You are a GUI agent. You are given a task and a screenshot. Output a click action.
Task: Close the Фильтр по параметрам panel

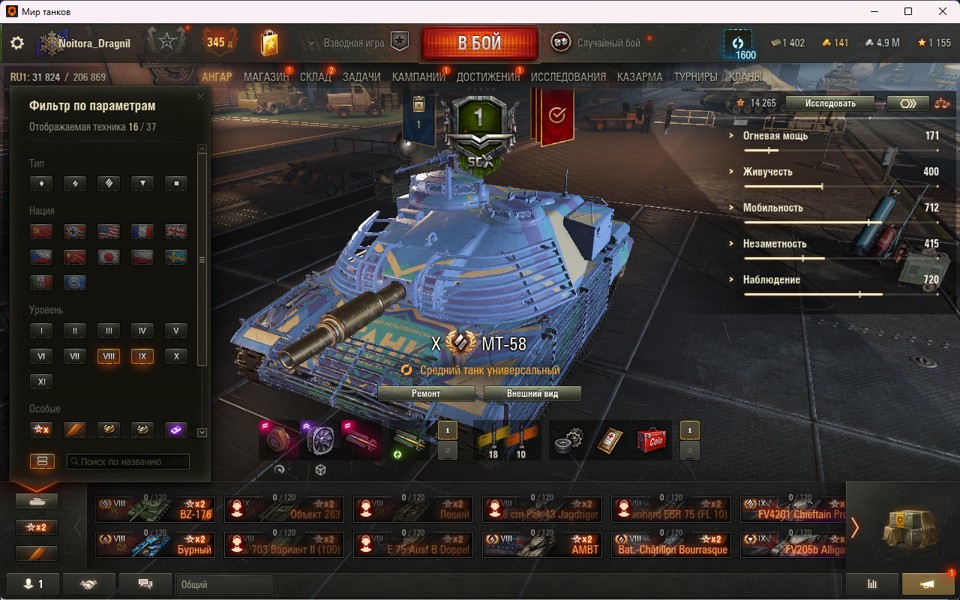click(201, 97)
